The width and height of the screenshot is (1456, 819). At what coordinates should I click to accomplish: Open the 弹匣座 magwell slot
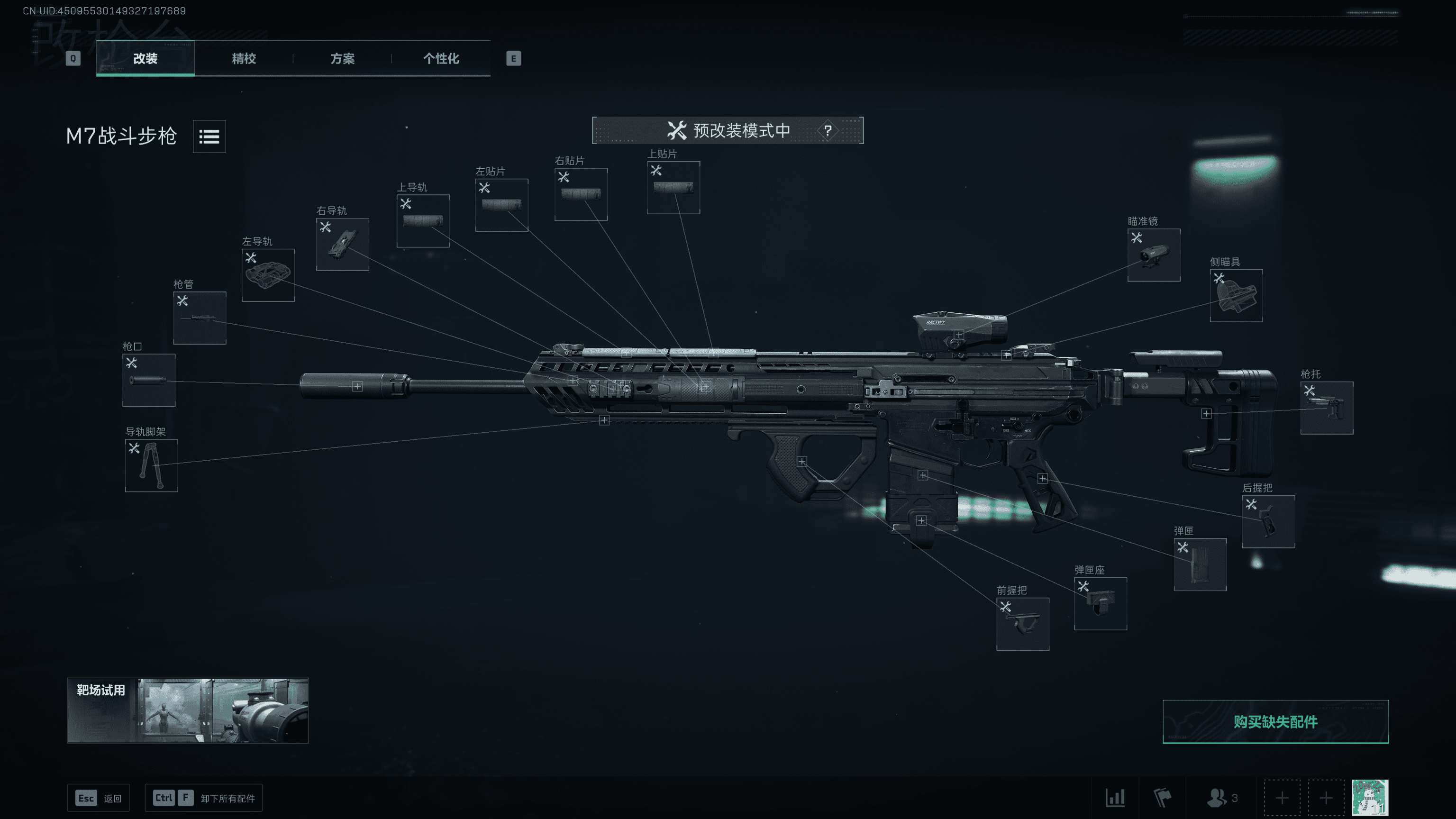pyautogui.click(x=1100, y=603)
